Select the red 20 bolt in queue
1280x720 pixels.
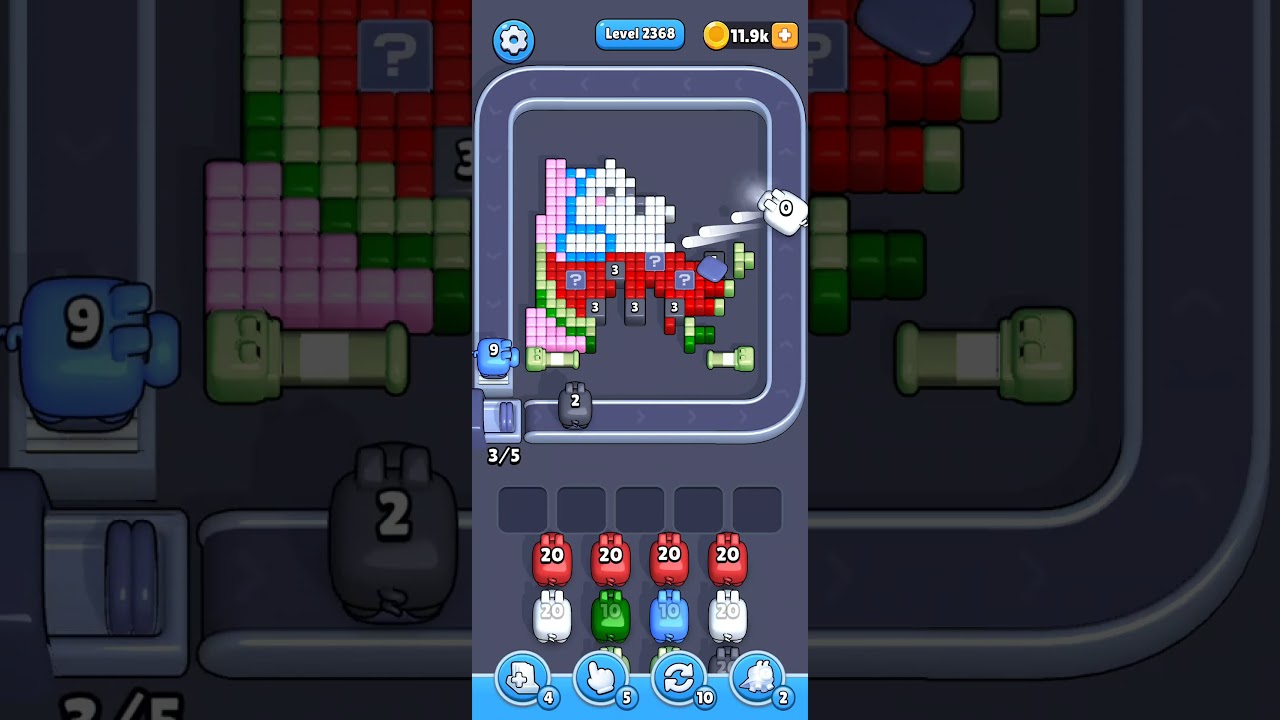pyautogui.click(x=552, y=557)
